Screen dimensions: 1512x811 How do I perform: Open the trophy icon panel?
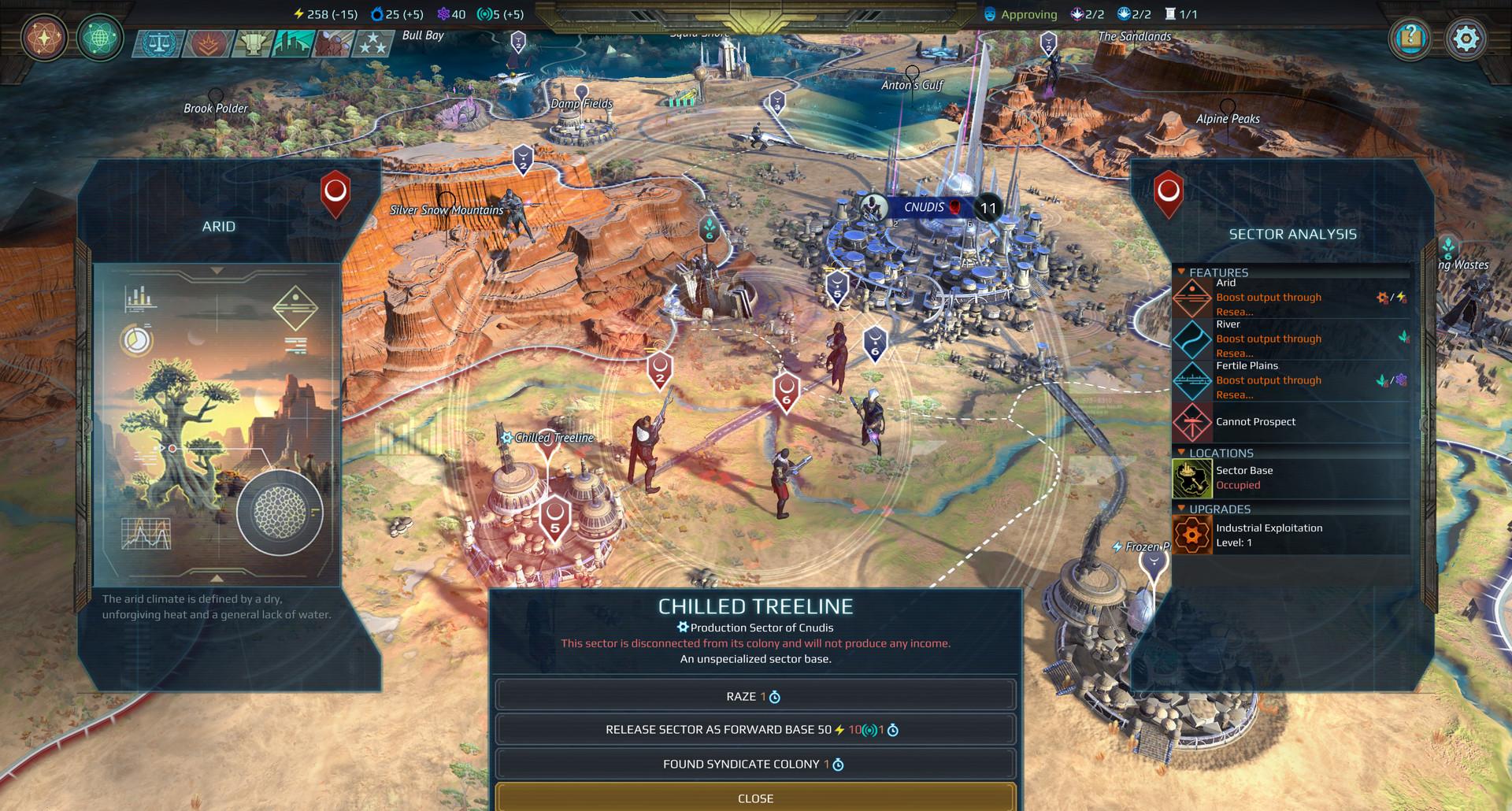(252, 44)
